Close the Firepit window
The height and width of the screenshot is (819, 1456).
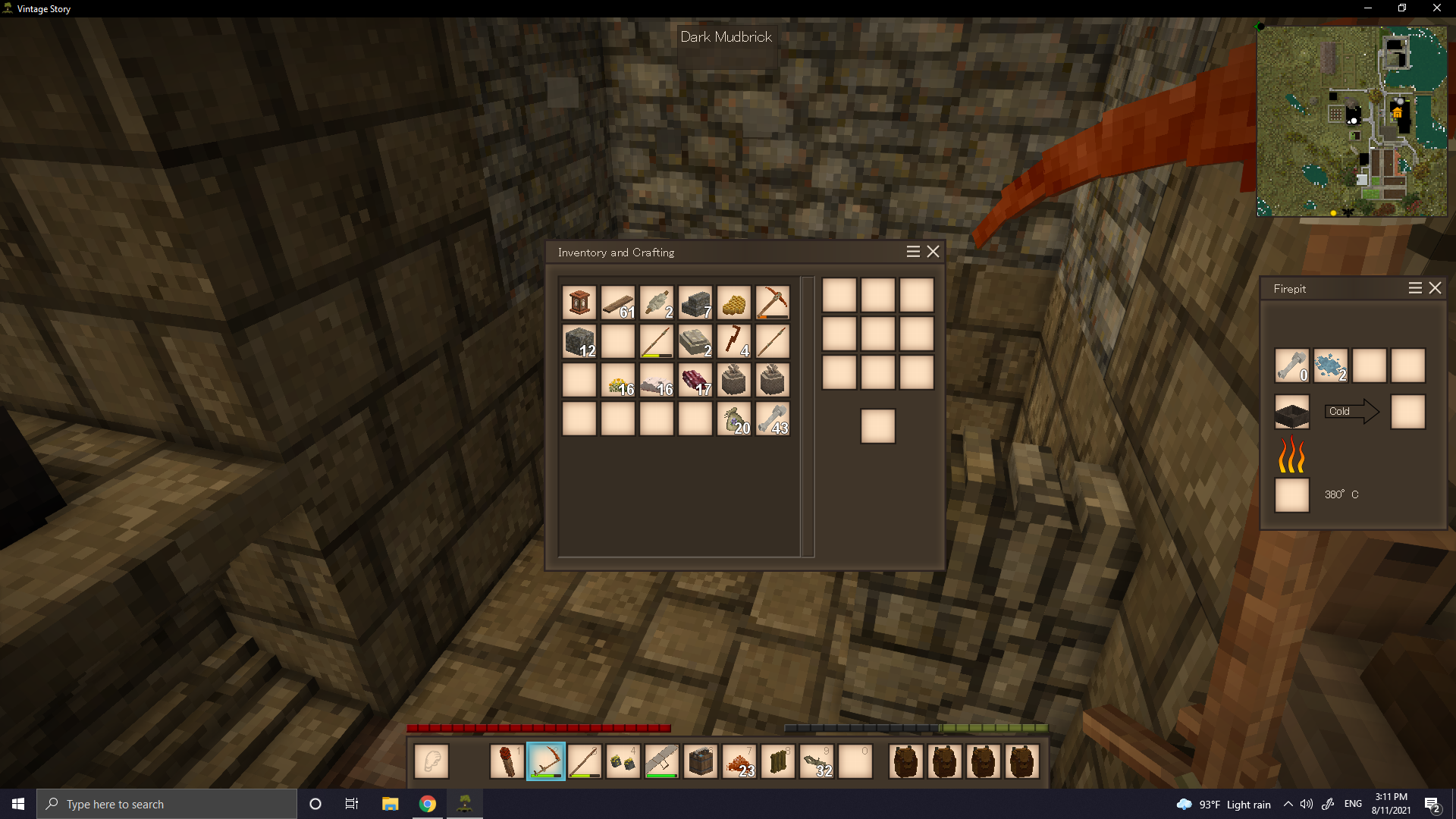coord(1435,288)
